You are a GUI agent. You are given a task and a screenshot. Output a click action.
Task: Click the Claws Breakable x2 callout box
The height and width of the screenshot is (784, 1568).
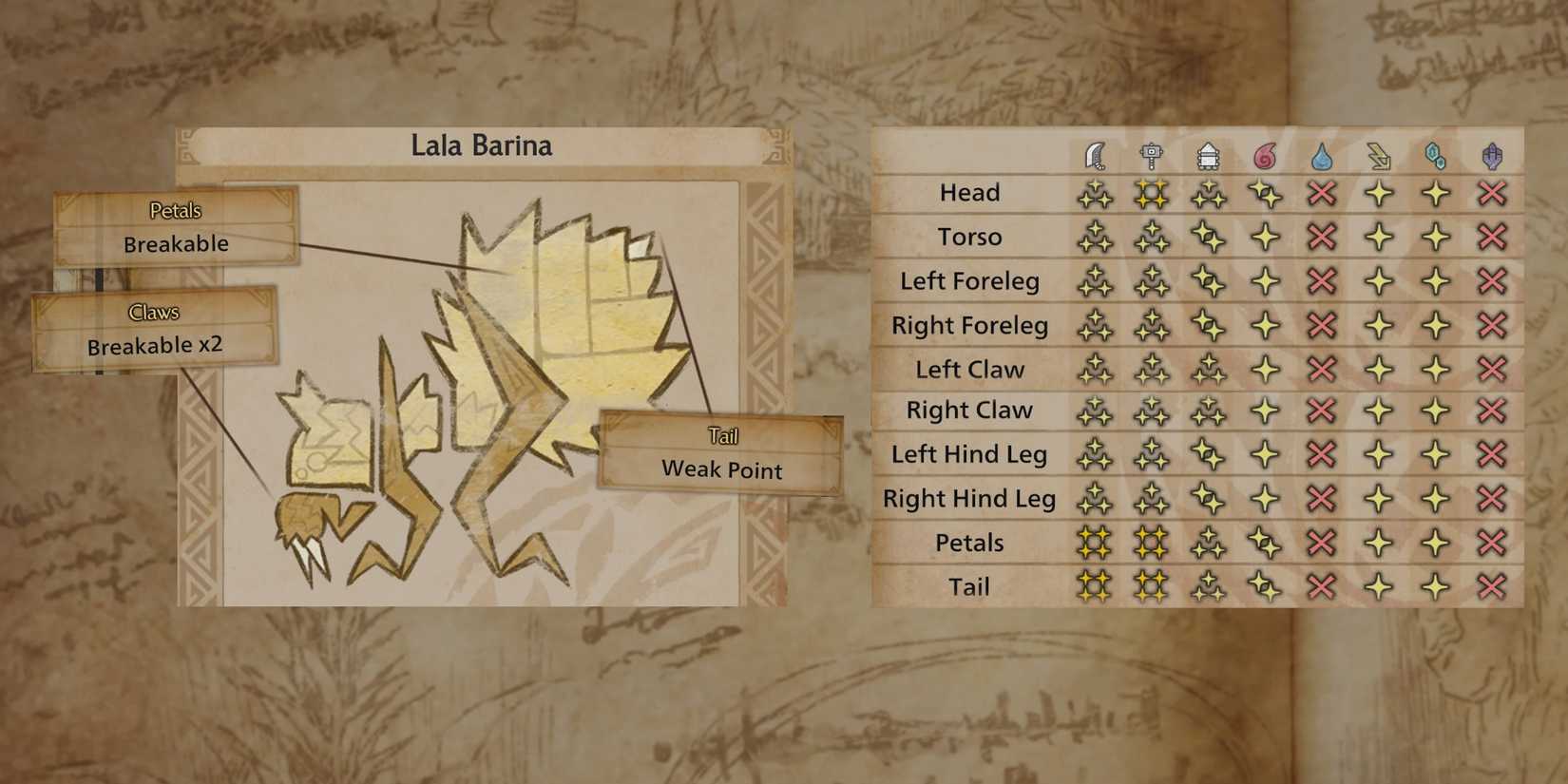[x=154, y=330]
